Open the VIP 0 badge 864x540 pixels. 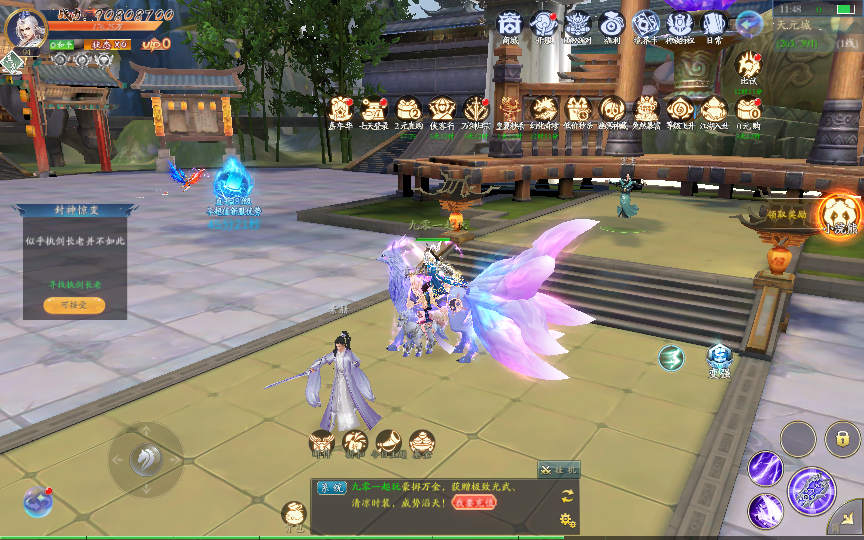click(151, 45)
